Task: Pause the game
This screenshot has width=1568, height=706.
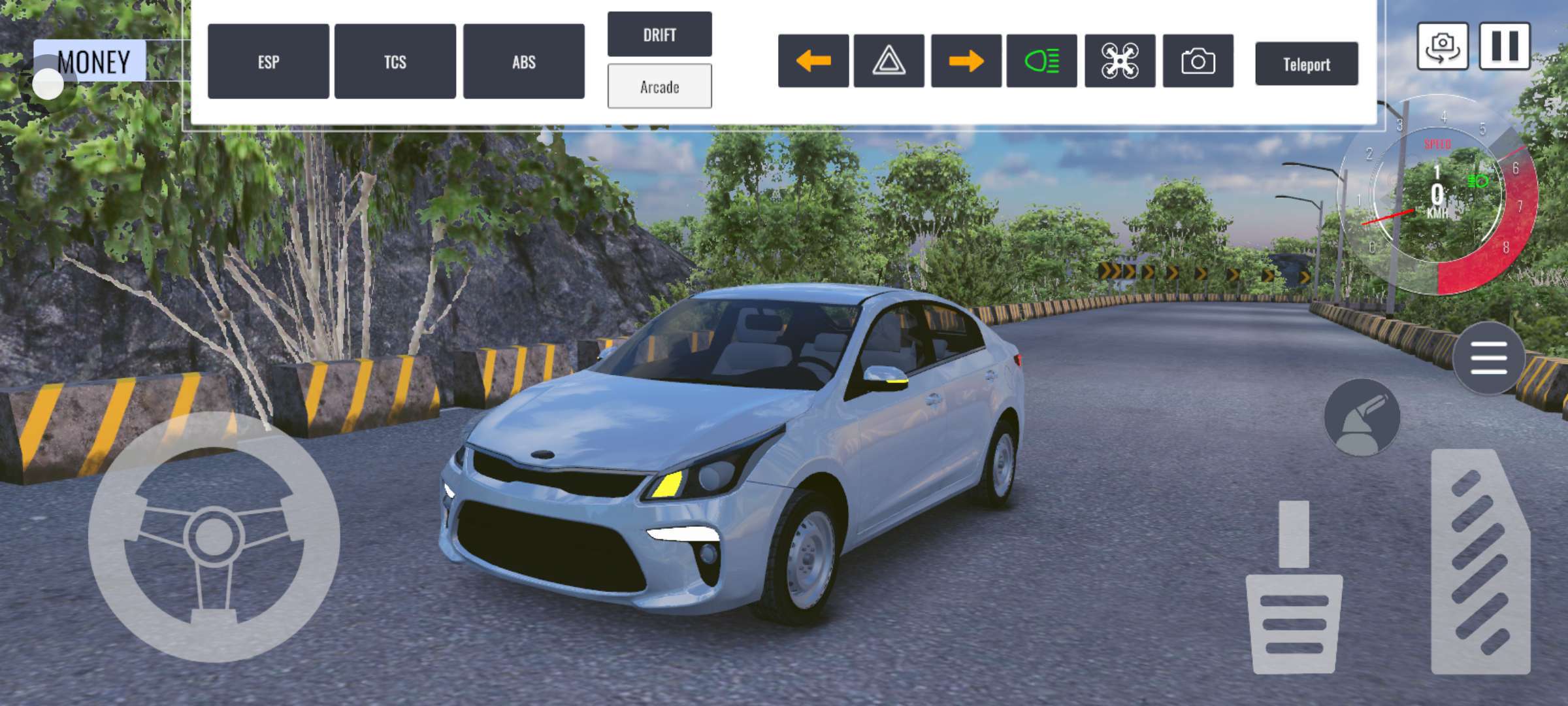Action: (x=1504, y=46)
